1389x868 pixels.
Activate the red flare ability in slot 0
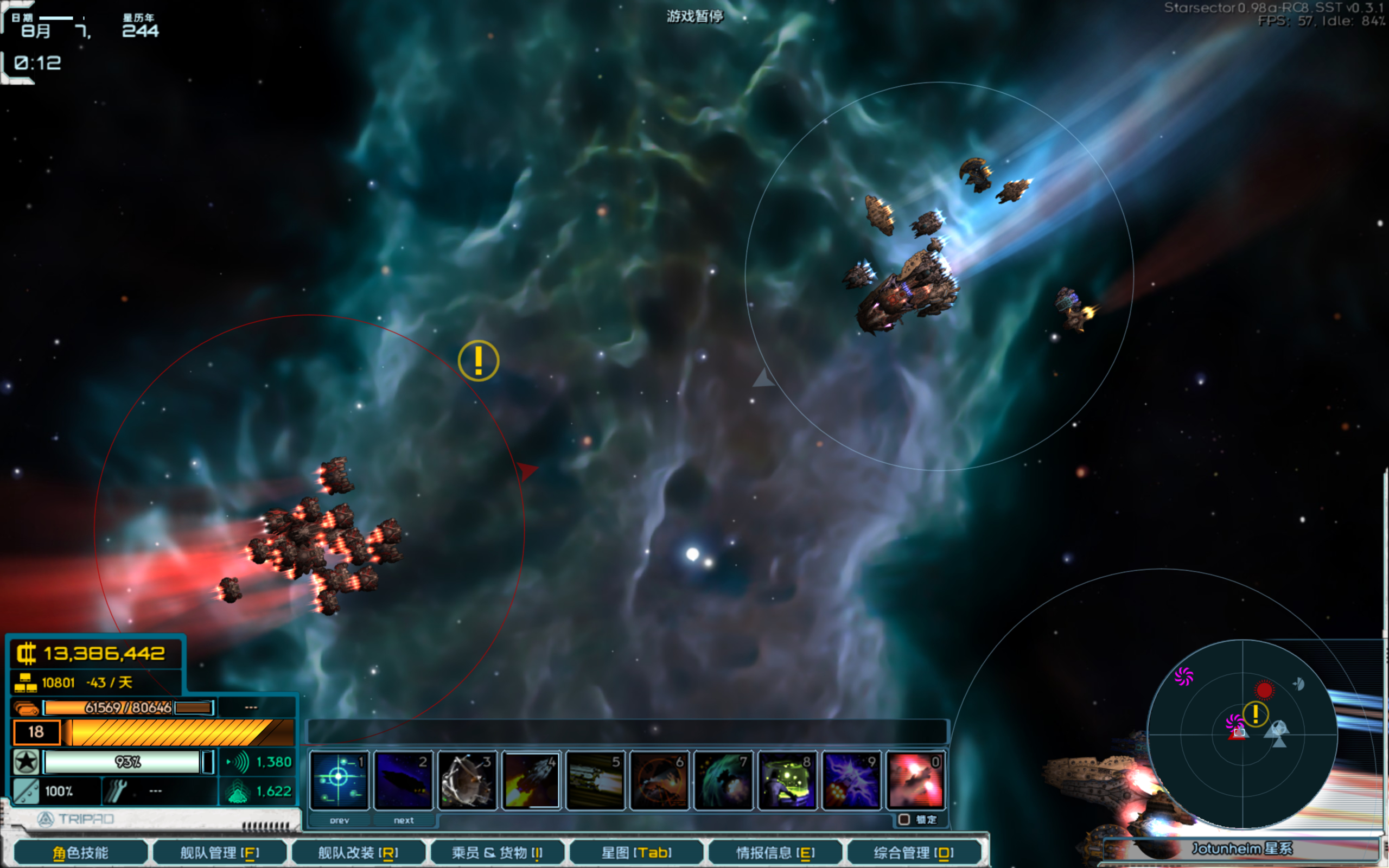[x=915, y=780]
